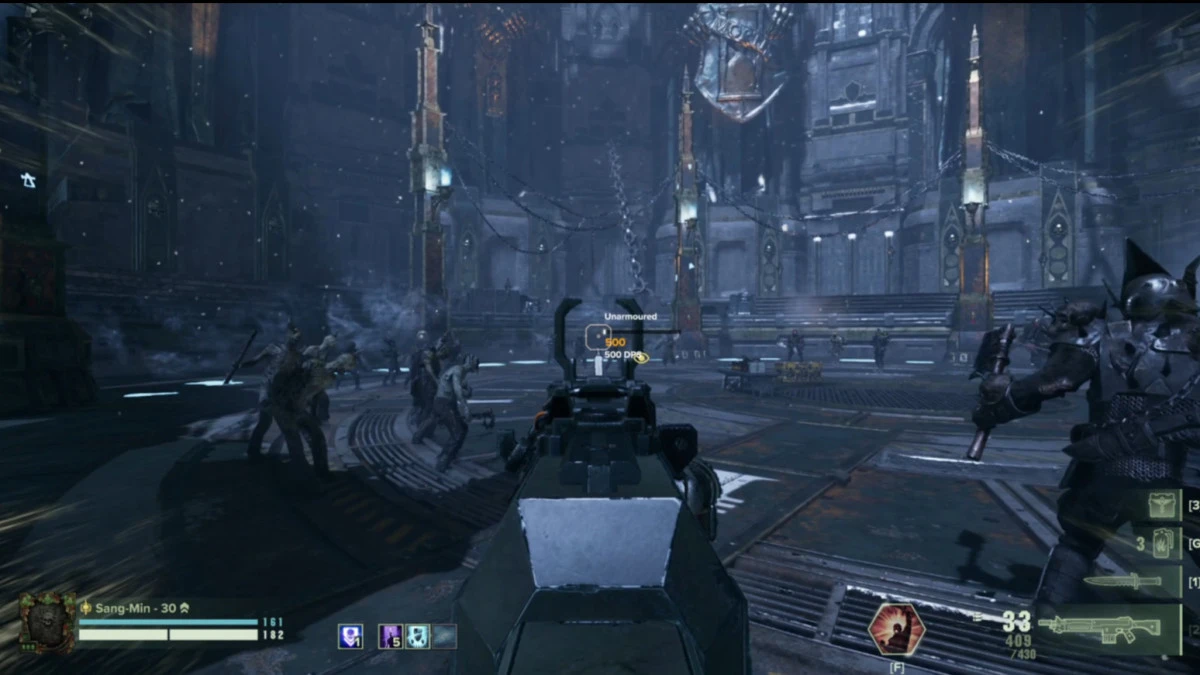Click the purple buff icon showing 5

pyautogui.click(x=391, y=636)
